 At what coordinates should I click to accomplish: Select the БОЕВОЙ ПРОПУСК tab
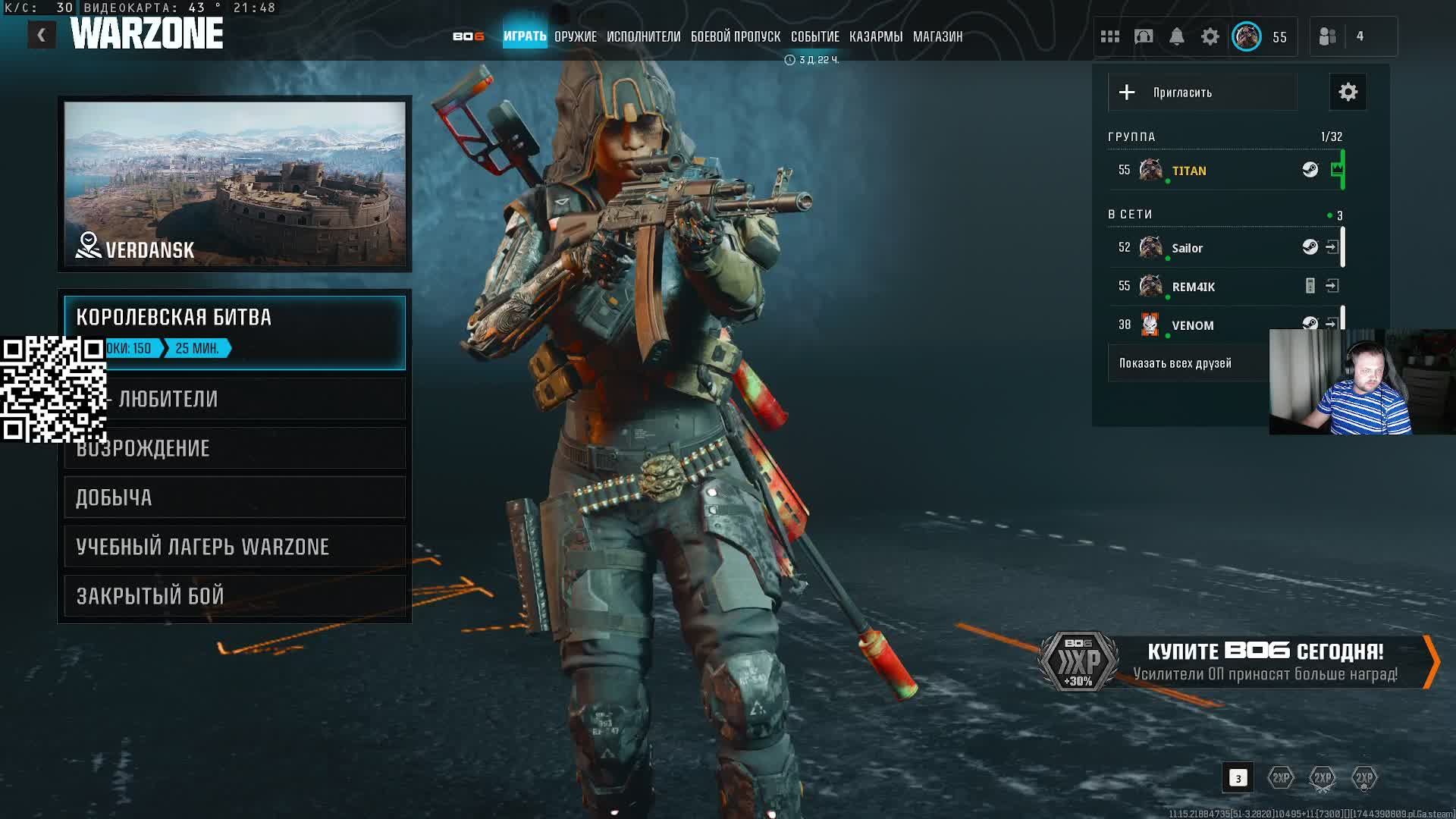coord(735,36)
